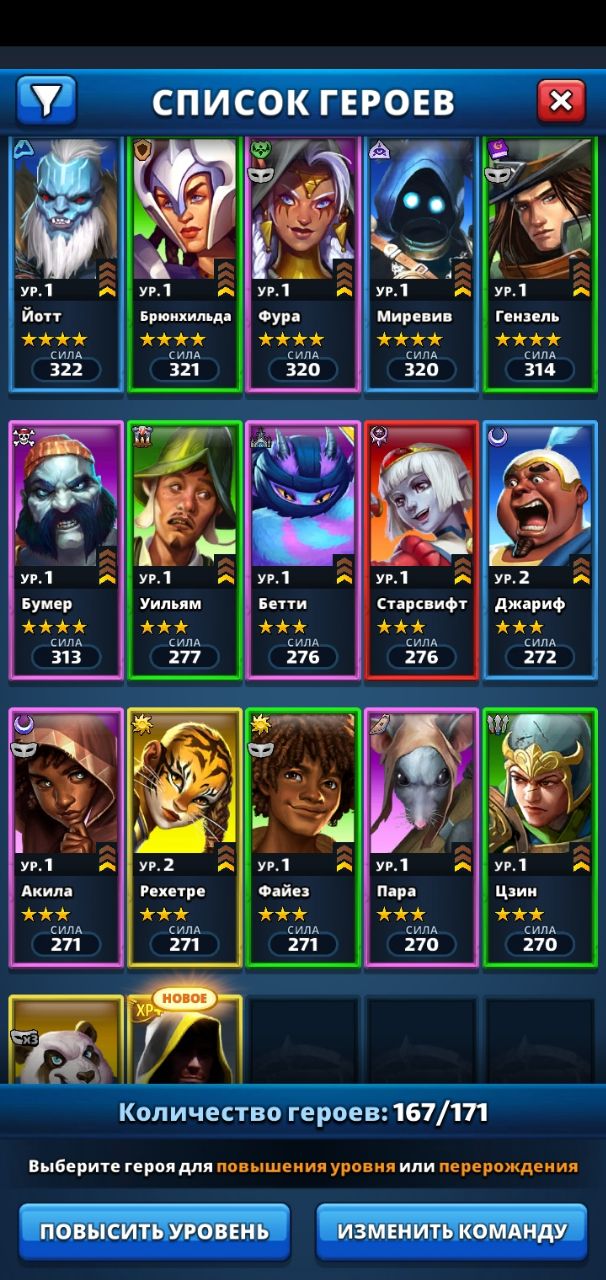The width and height of the screenshot is (606, 1280).
Task: Select the Йотт hero card
Action: [66, 265]
